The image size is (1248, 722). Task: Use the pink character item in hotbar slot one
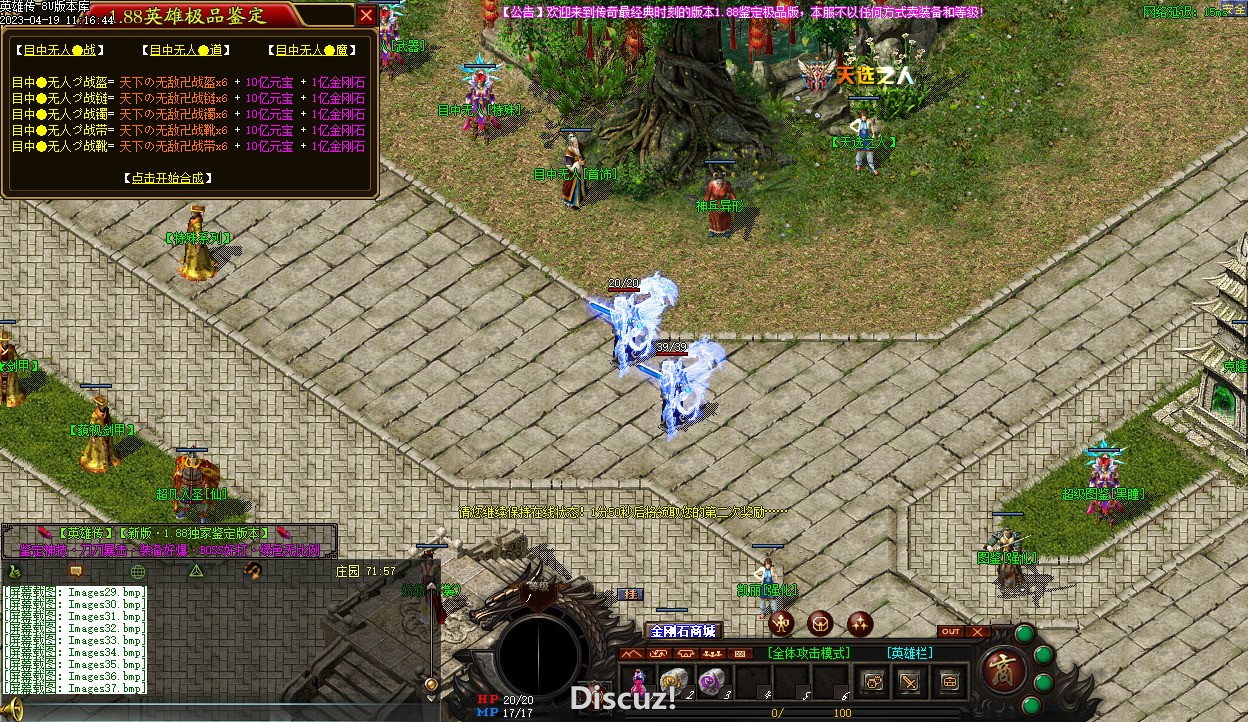(637, 681)
